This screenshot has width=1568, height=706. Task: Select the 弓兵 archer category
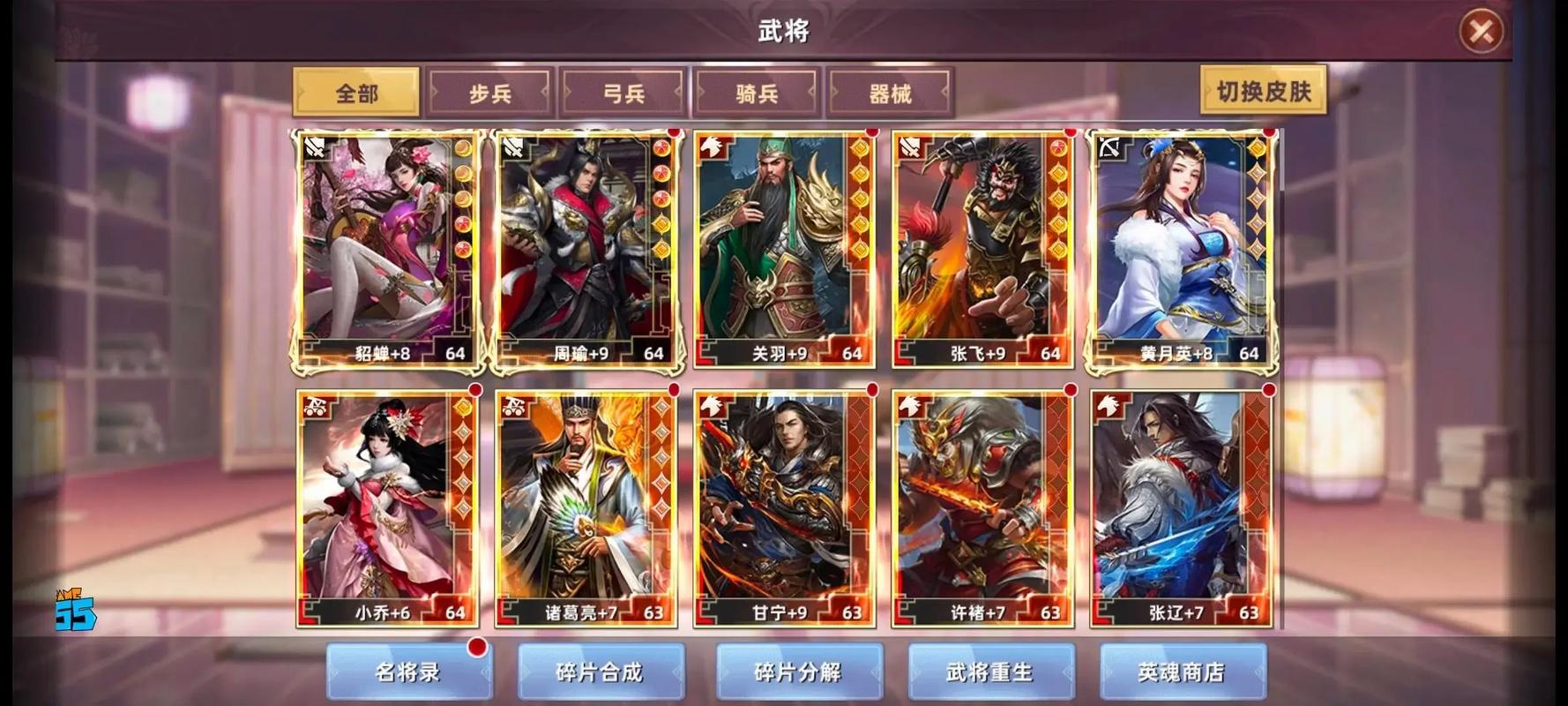point(623,91)
